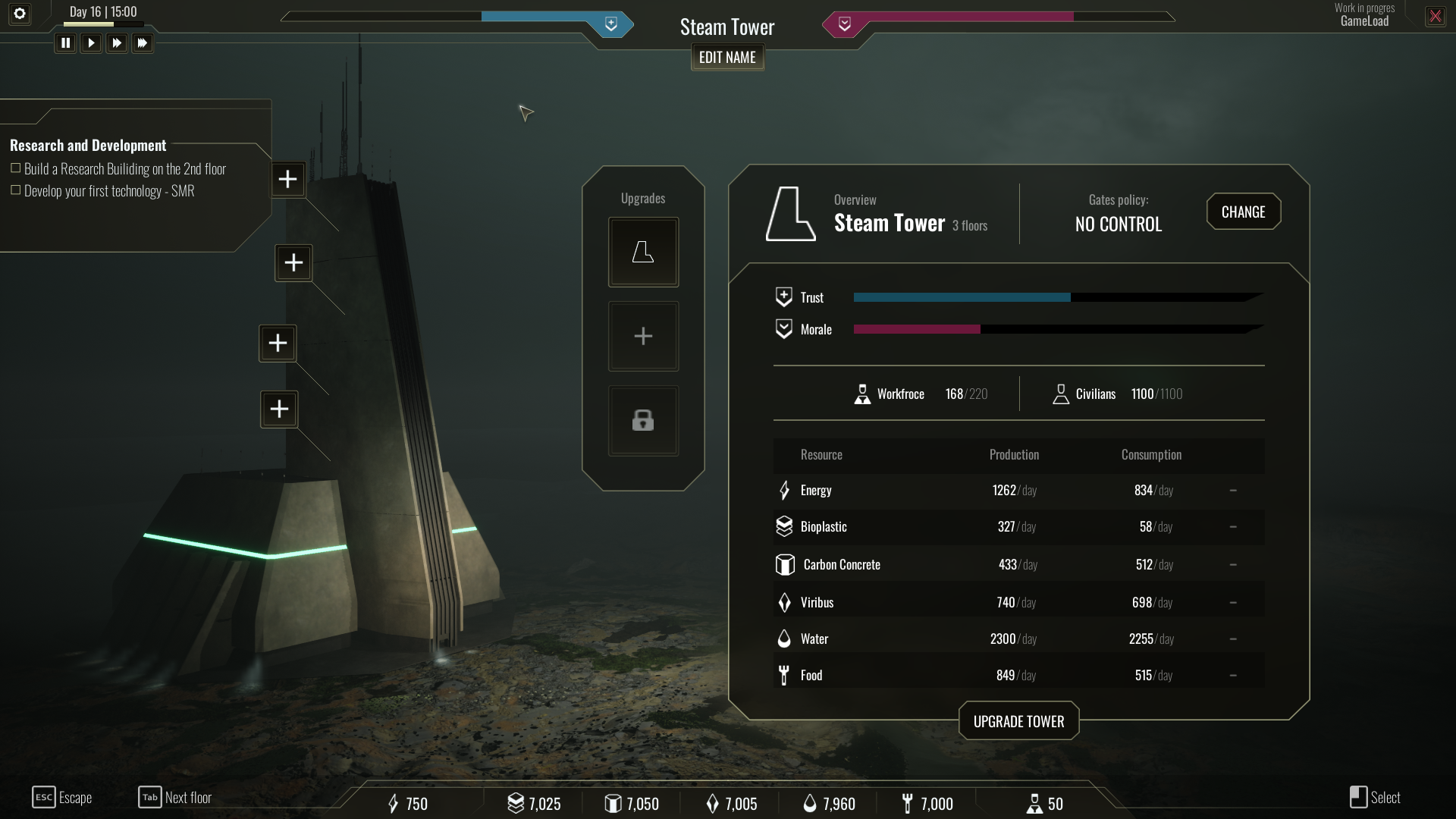This screenshot has width=1456, height=819.
Task: Click CHANGE to modify the Gates policy
Action: (x=1243, y=212)
